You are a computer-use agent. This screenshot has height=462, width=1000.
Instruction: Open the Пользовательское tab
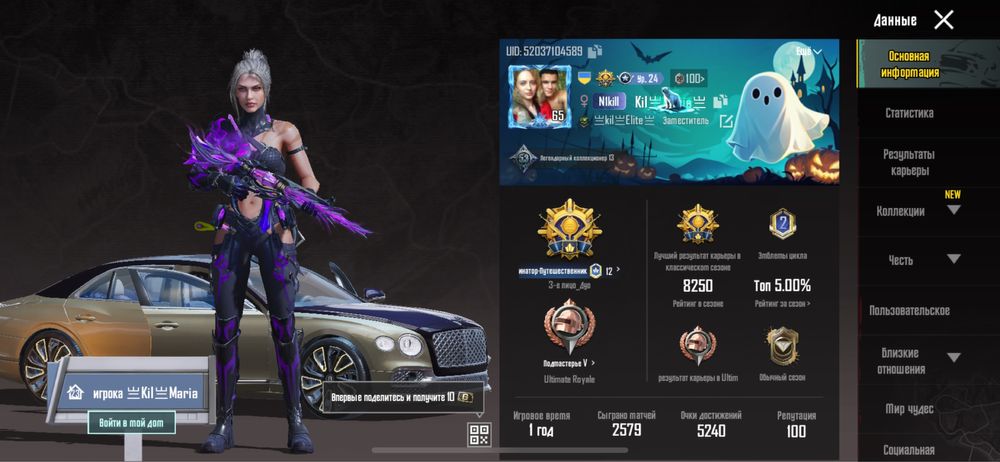pyautogui.click(x=909, y=310)
